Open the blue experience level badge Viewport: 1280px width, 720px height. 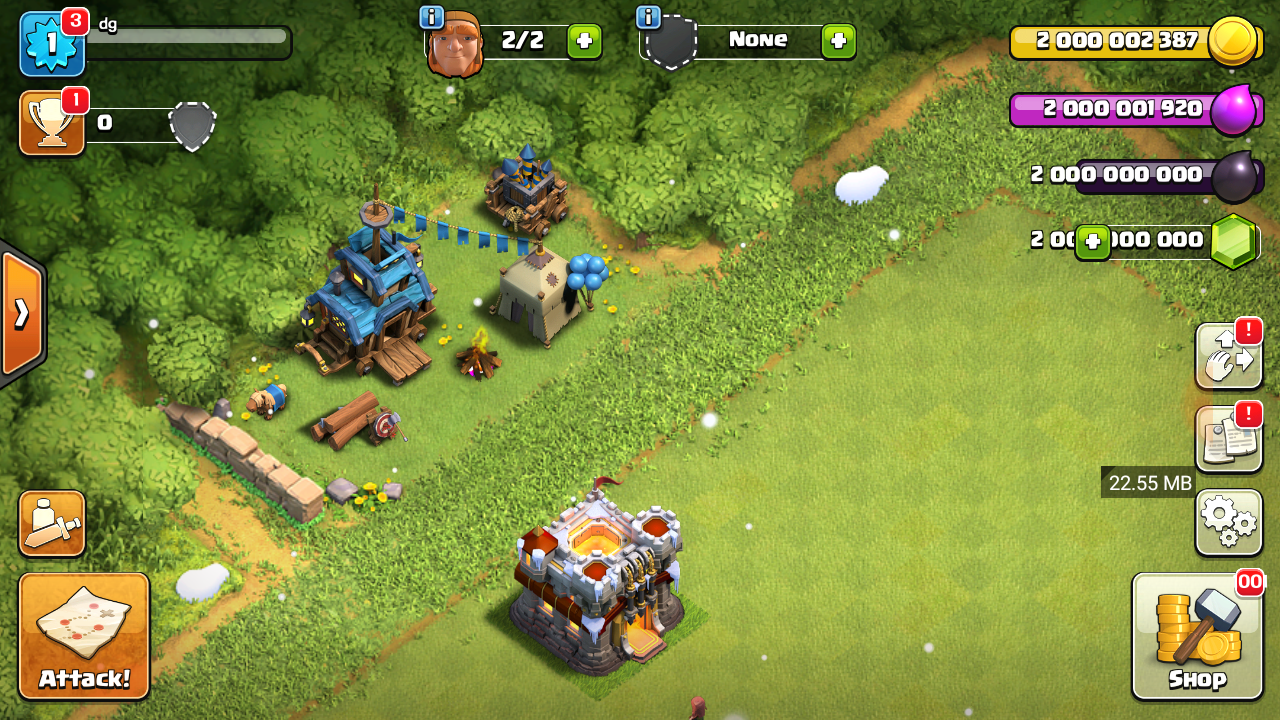(52, 44)
